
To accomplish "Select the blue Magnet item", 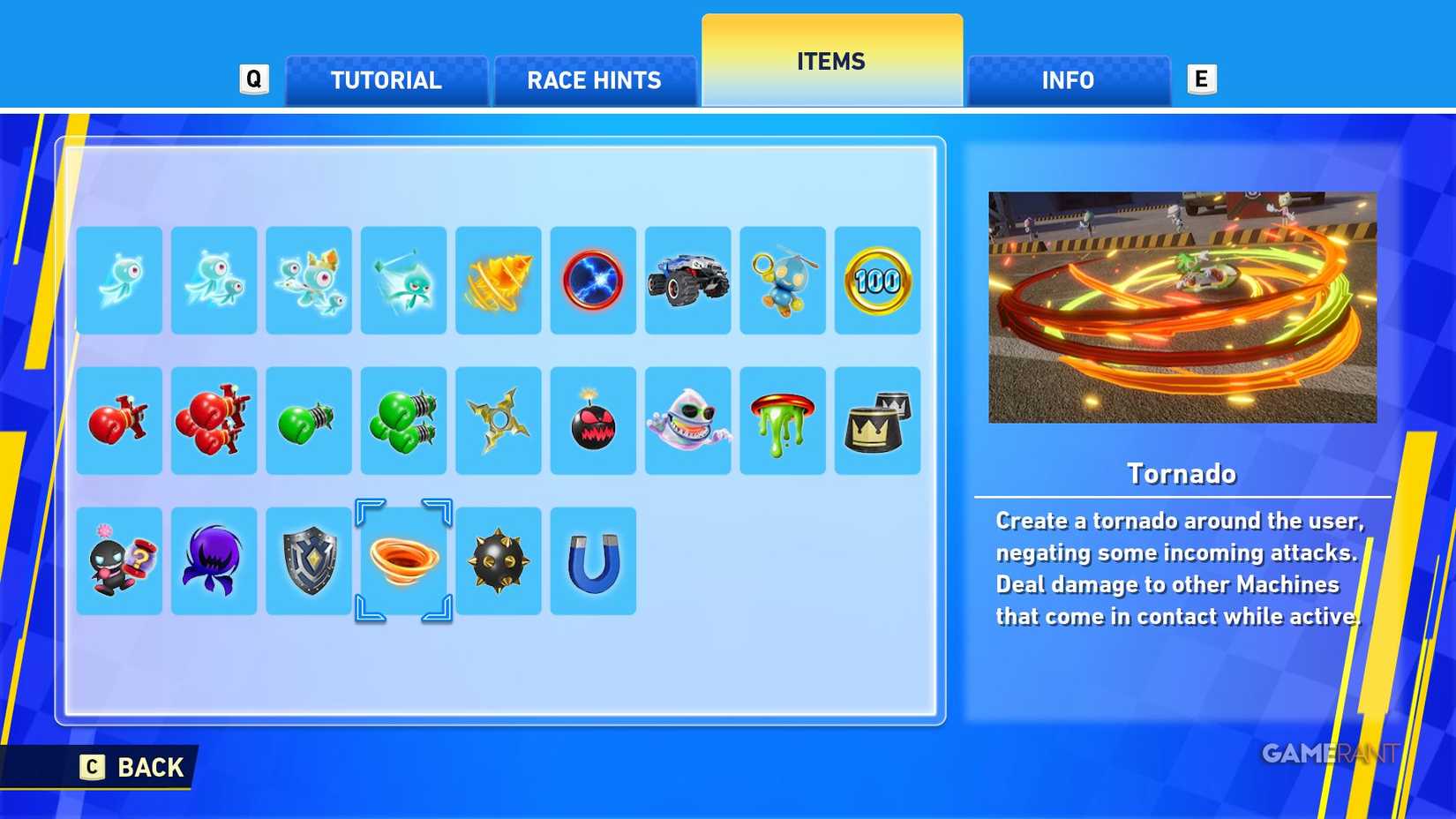I will [x=593, y=560].
